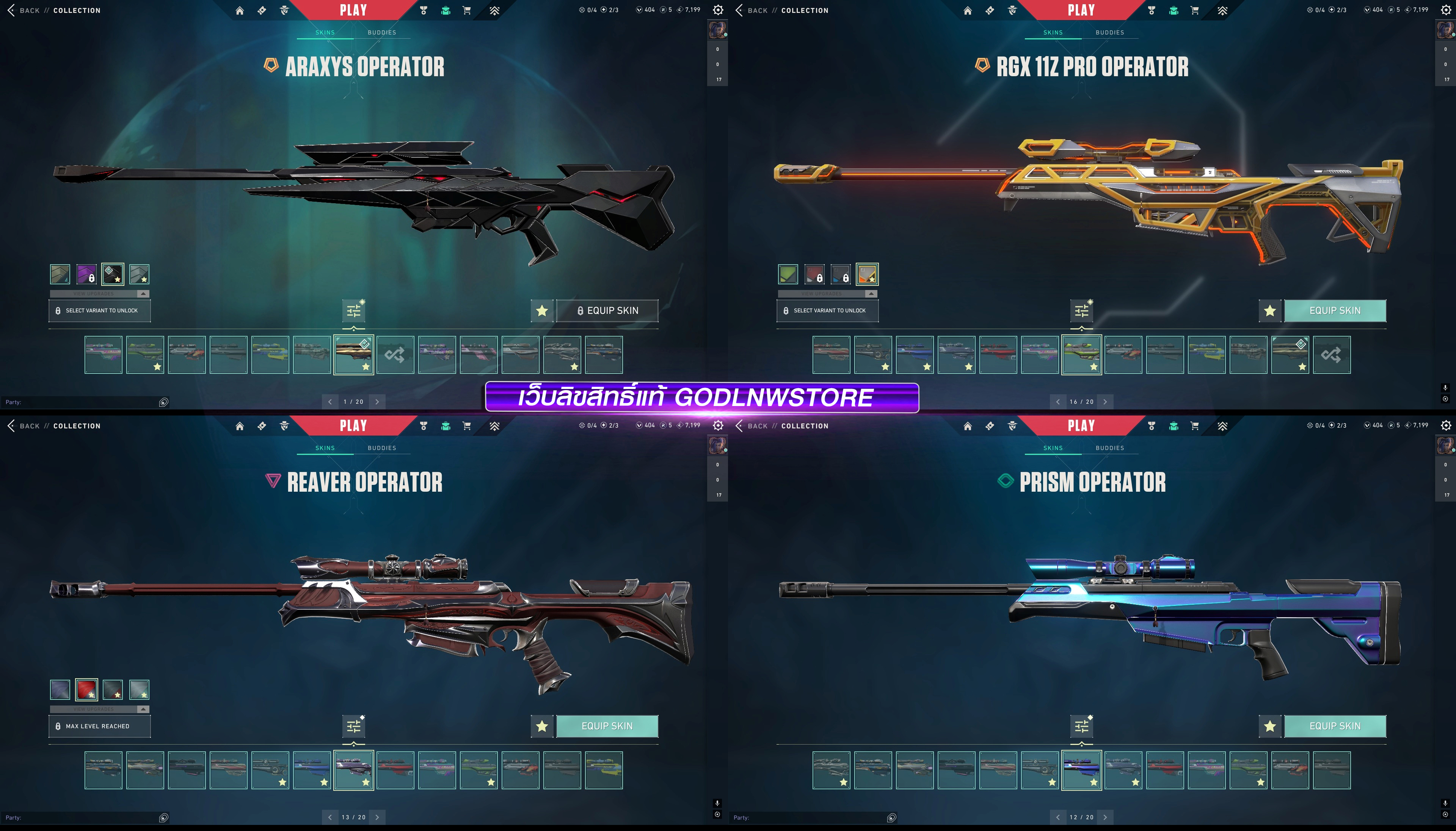
Task: Click the Max Level Reached button
Action: pos(99,726)
